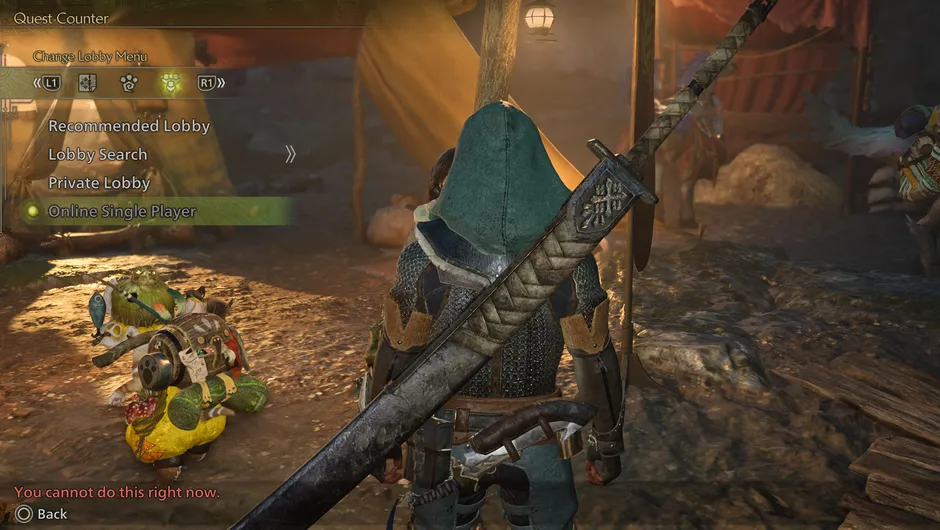Switch to the quest board tab icon
Viewport: 940px width, 530px height.
tap(87, 83)
